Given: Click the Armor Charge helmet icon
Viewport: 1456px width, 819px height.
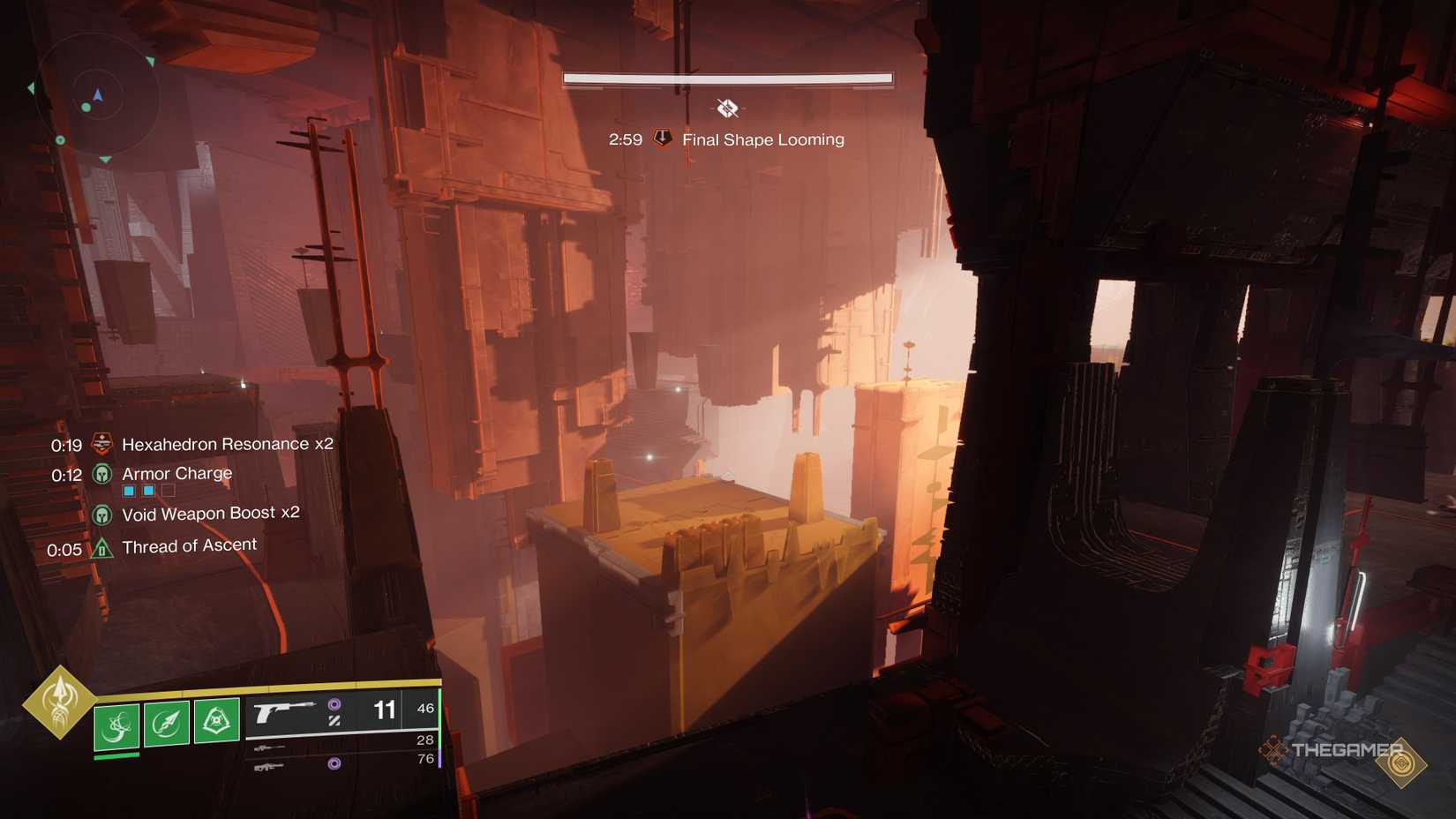Looking at the screenshot, I should coord(102,474).
